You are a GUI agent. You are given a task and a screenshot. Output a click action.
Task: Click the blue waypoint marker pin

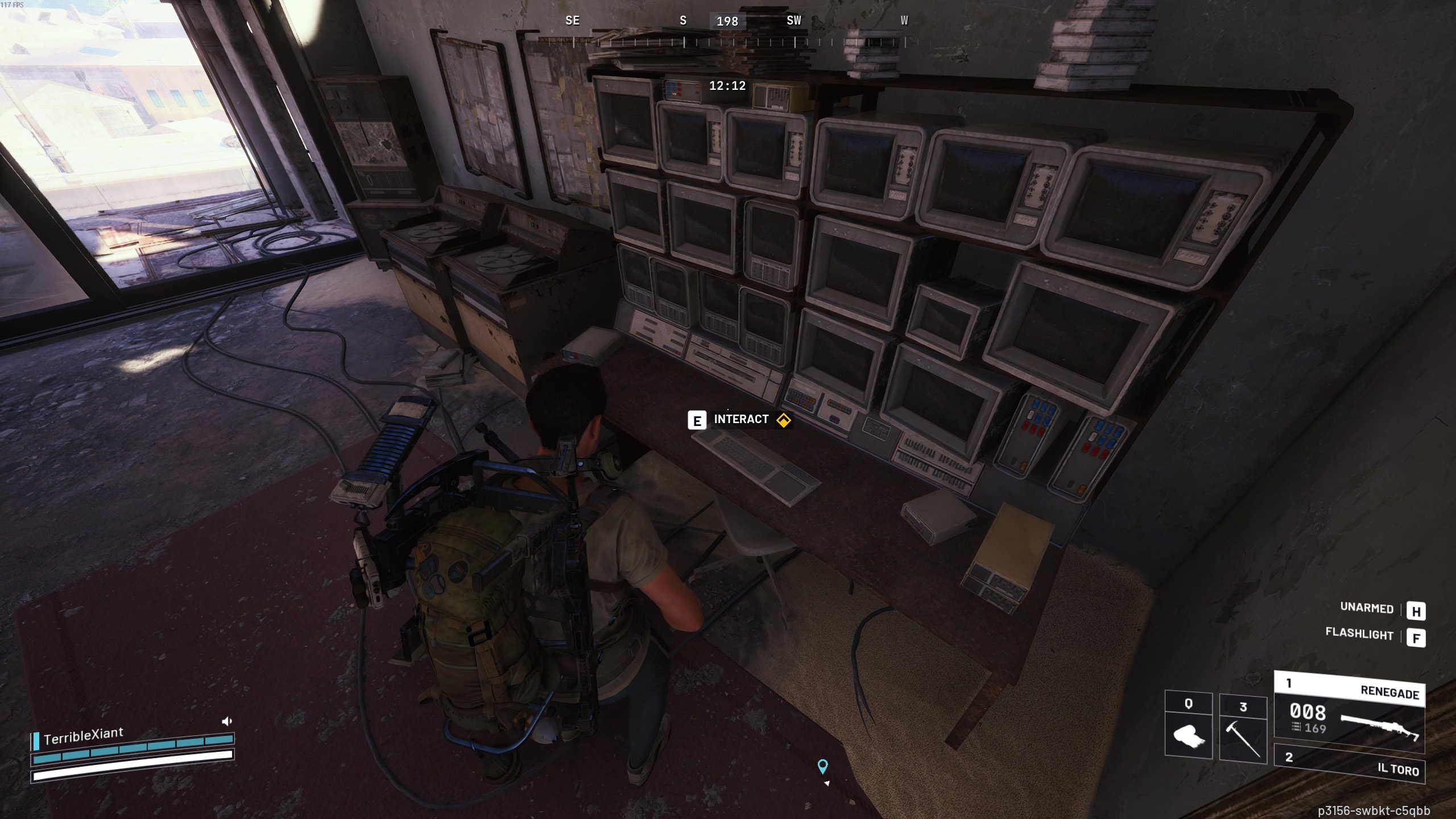822,766
